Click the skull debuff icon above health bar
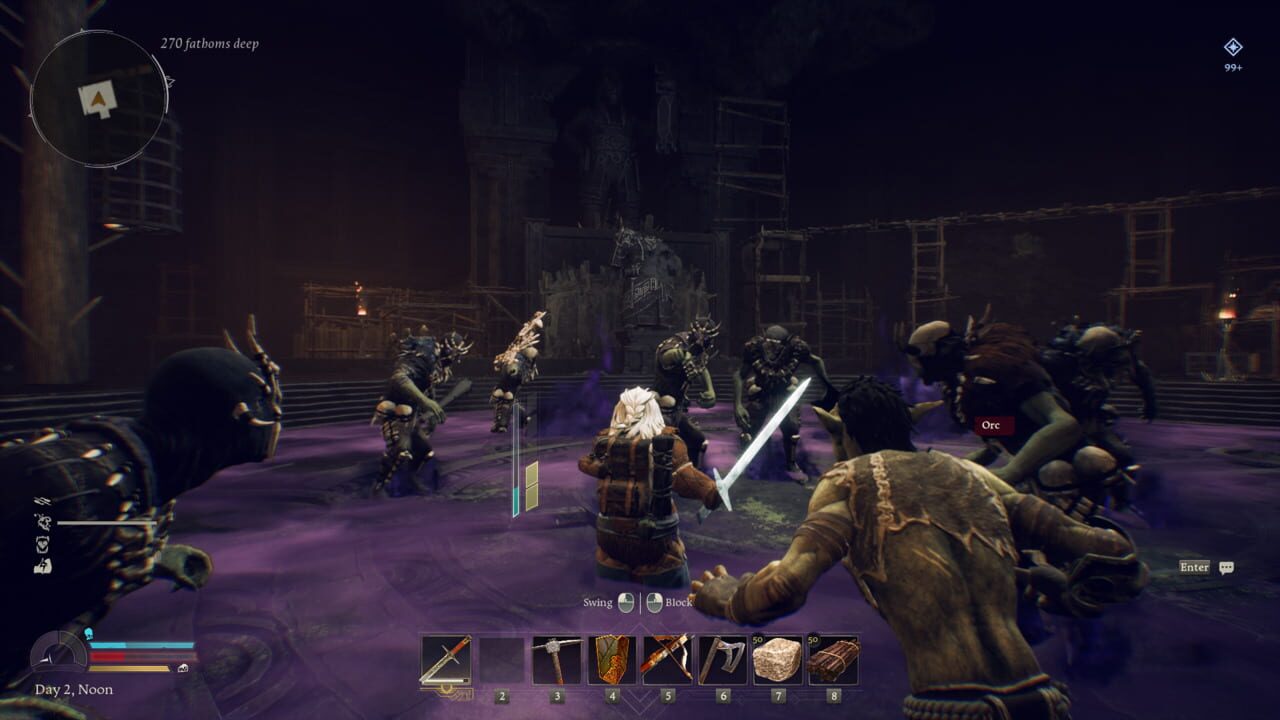 pos(89,631)
